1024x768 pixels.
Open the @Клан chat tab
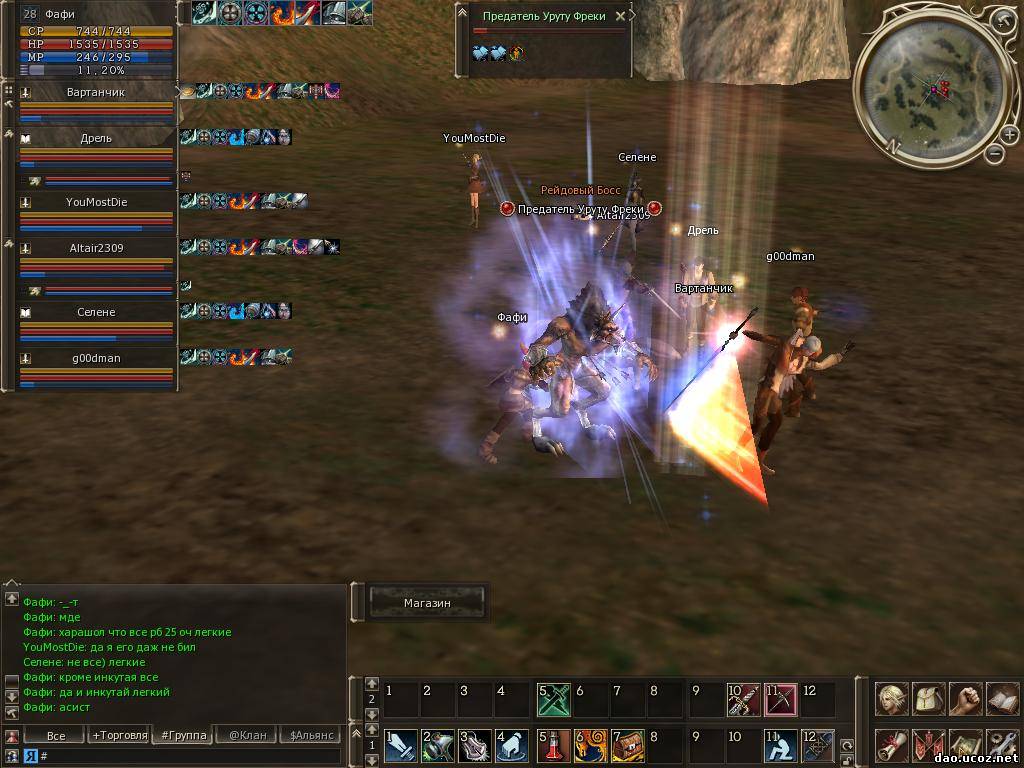(x=247, y=736)
